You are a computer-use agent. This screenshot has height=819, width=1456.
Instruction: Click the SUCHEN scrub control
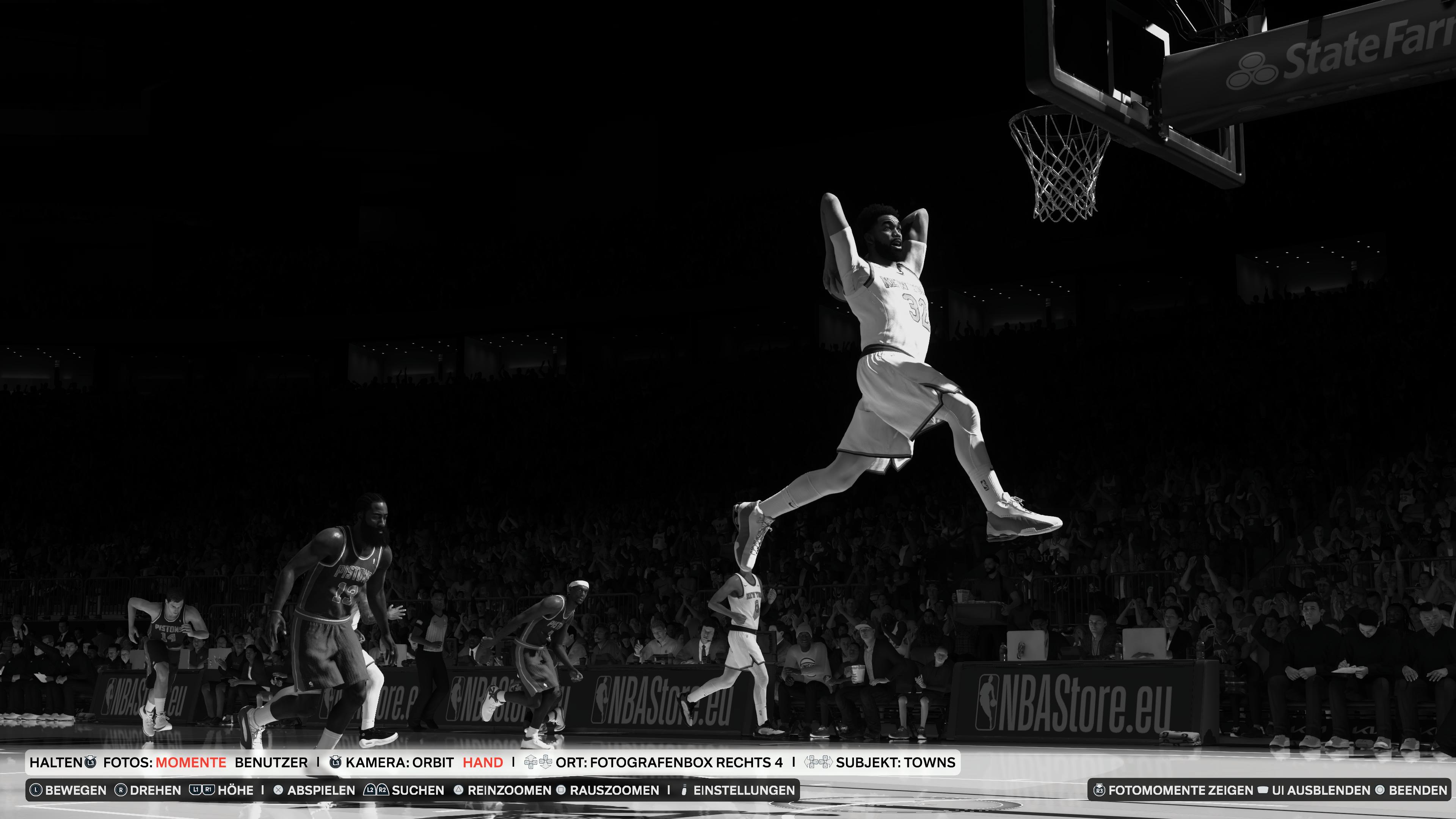tap(417, 790)
